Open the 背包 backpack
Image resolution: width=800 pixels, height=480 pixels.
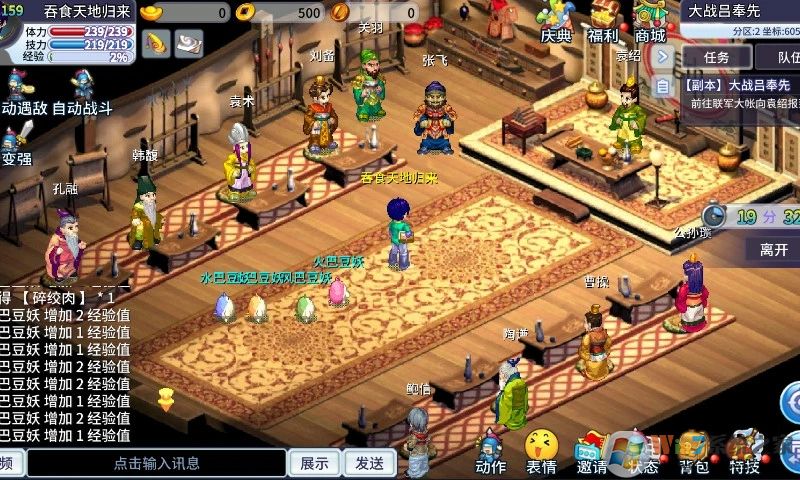coord(694,451)
